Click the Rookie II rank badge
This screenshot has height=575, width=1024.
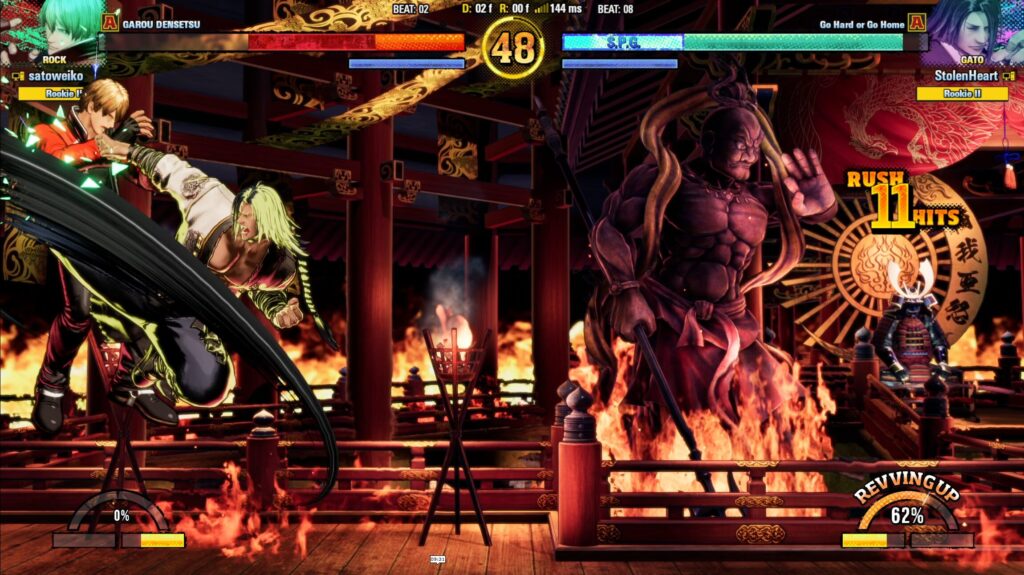[x=961, y=93]
